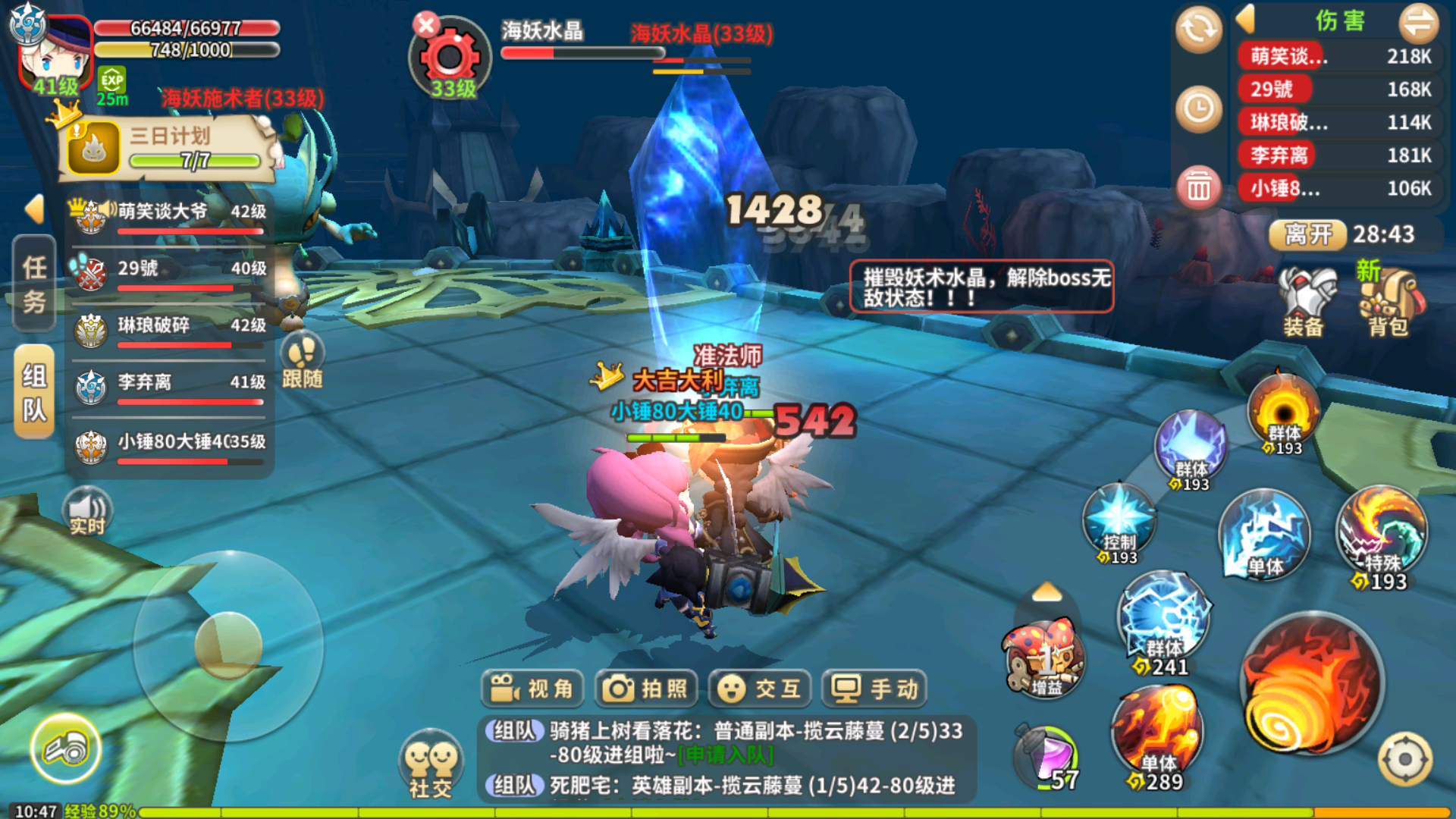Use the 增益 buff skill

(x=1046, y=658)
